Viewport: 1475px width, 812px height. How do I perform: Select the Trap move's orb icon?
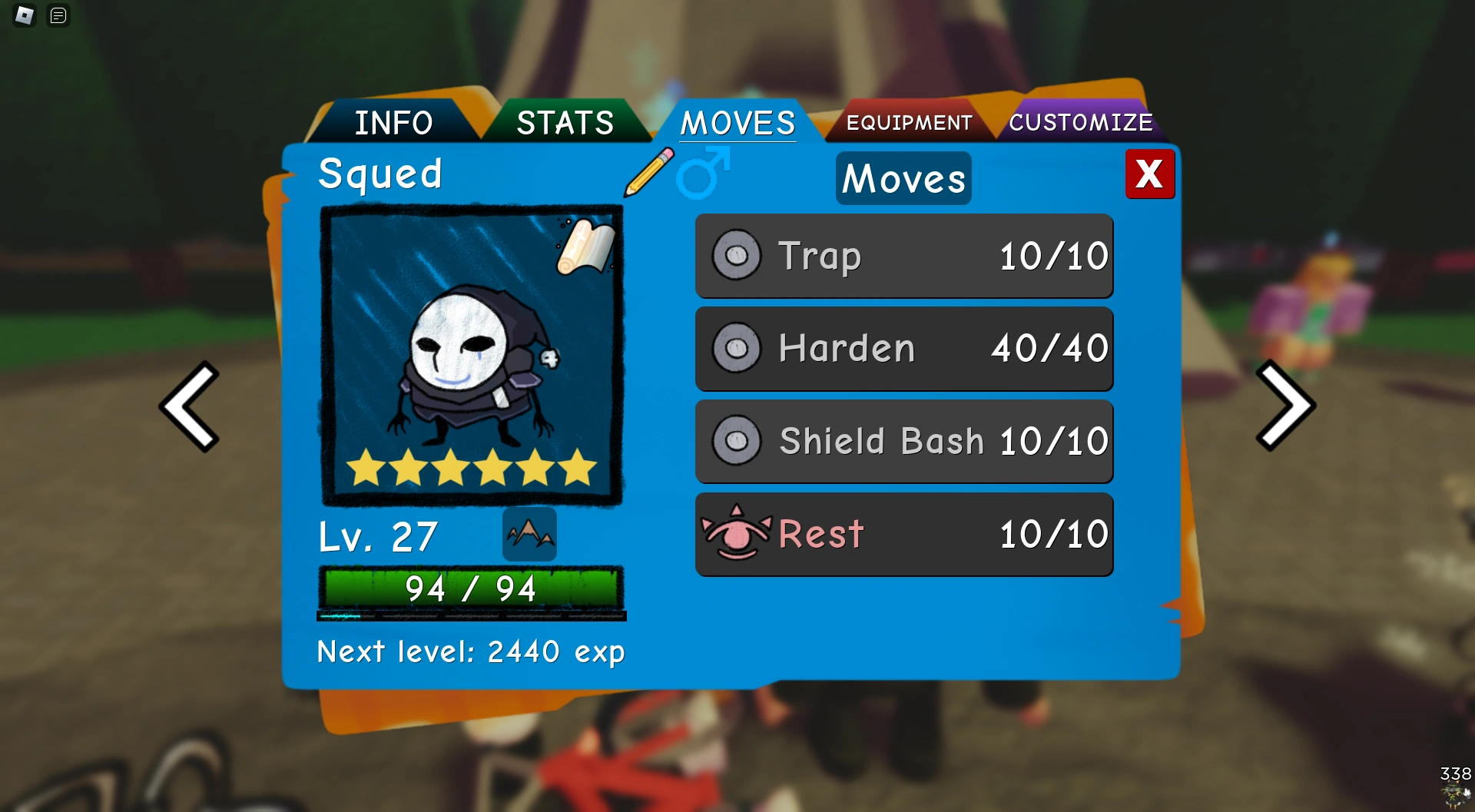tap(737, 256)
